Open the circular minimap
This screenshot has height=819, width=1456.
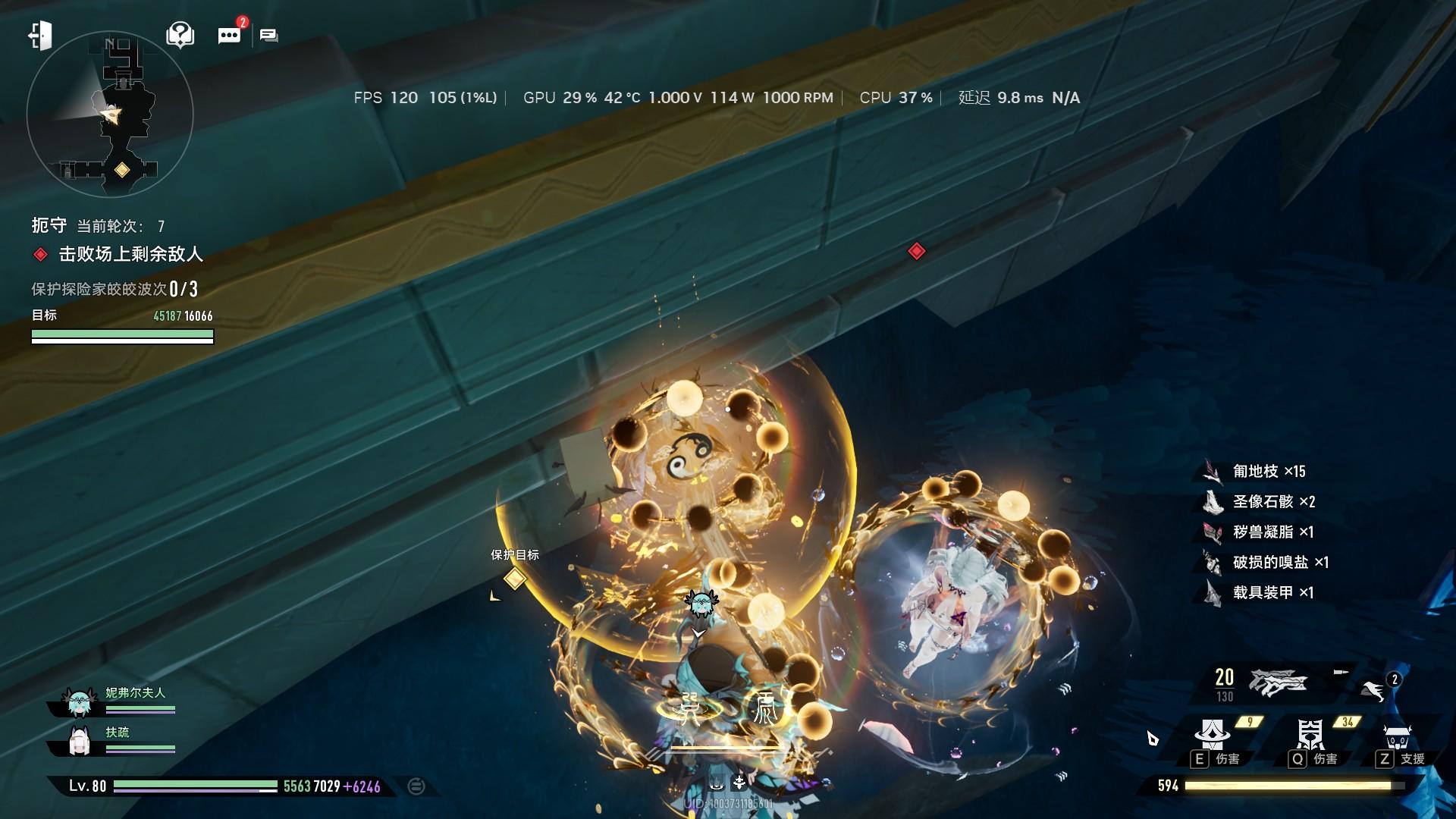pos(110,115)
